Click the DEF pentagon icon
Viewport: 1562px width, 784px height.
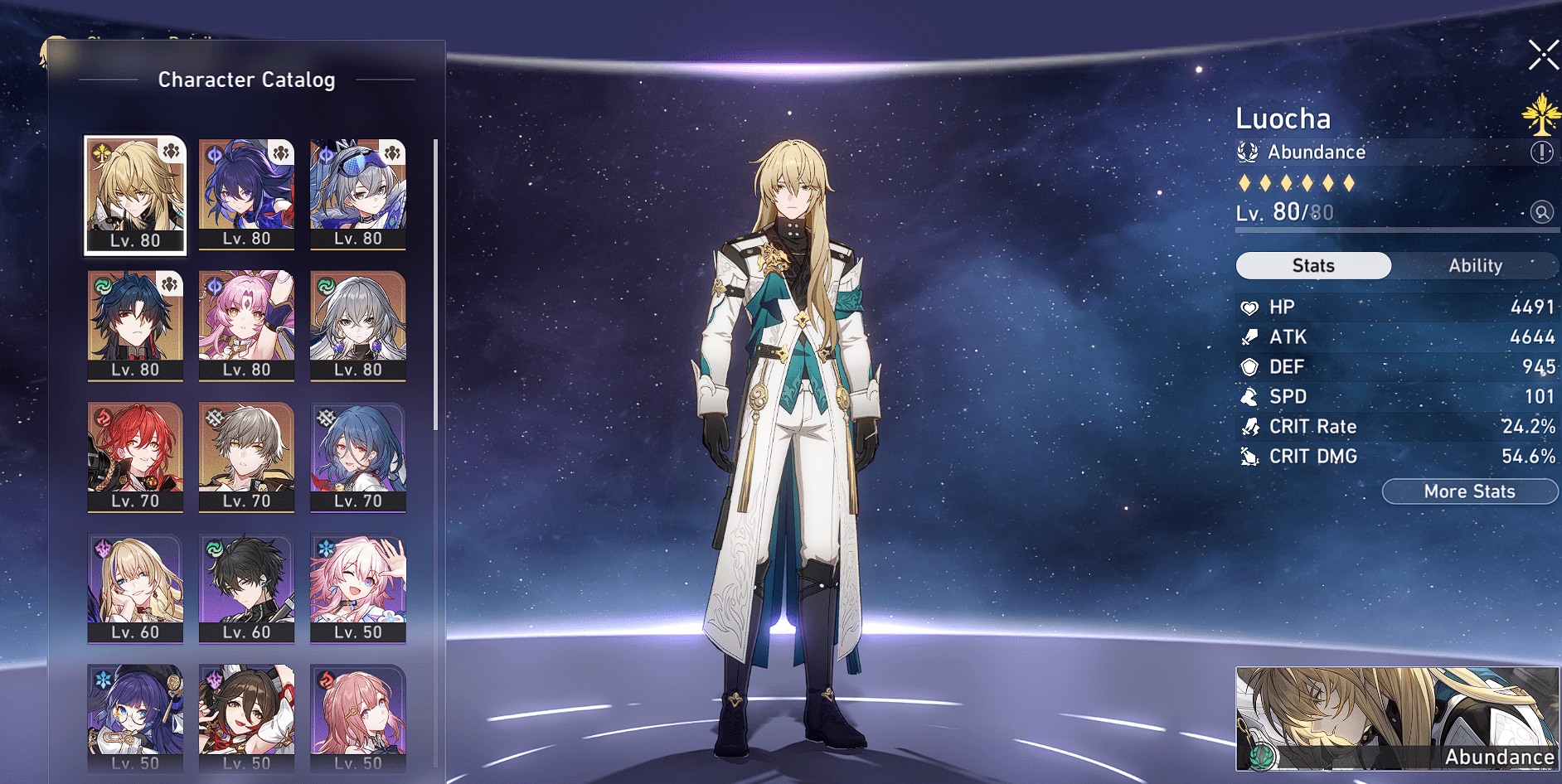[1250, 367]
